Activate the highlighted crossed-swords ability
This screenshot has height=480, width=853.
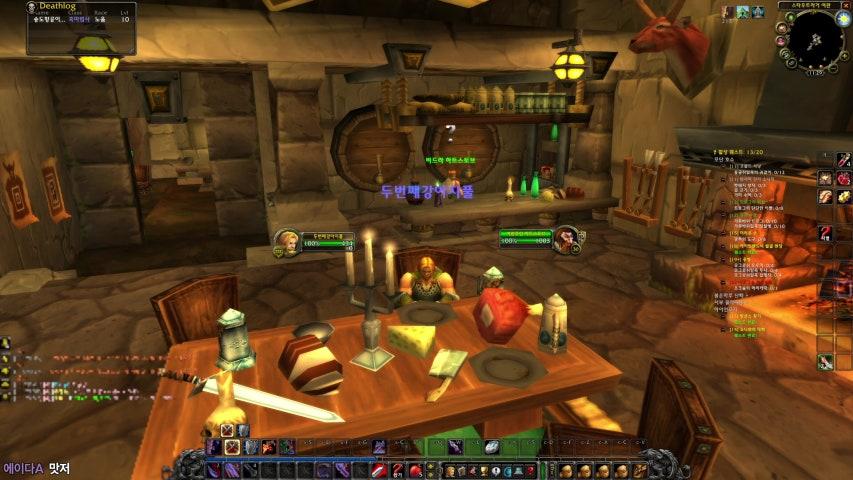pyautogui.click(x=231, y=447)
